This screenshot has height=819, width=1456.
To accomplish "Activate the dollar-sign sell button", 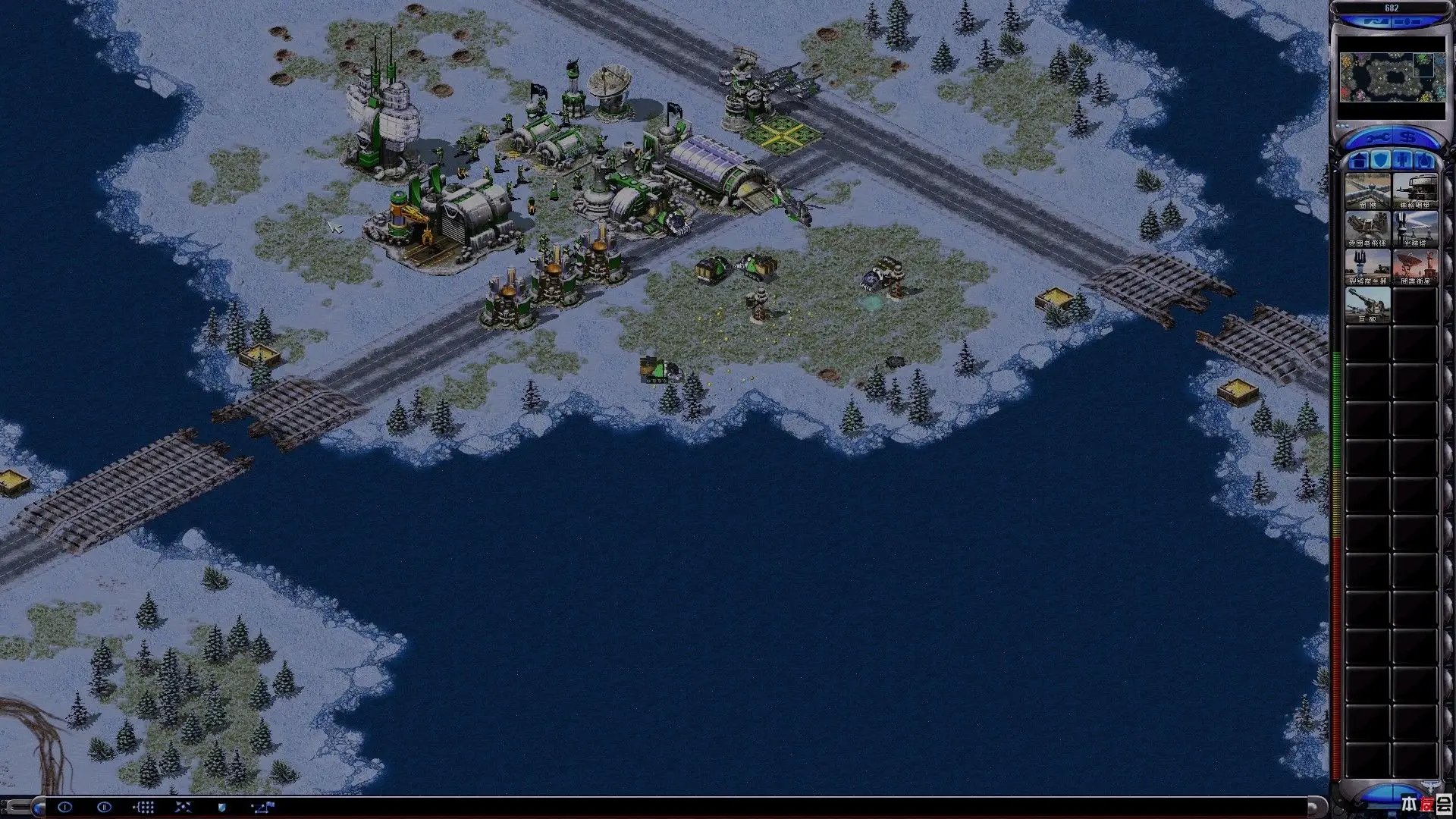I will click(x=1408, y=137).
